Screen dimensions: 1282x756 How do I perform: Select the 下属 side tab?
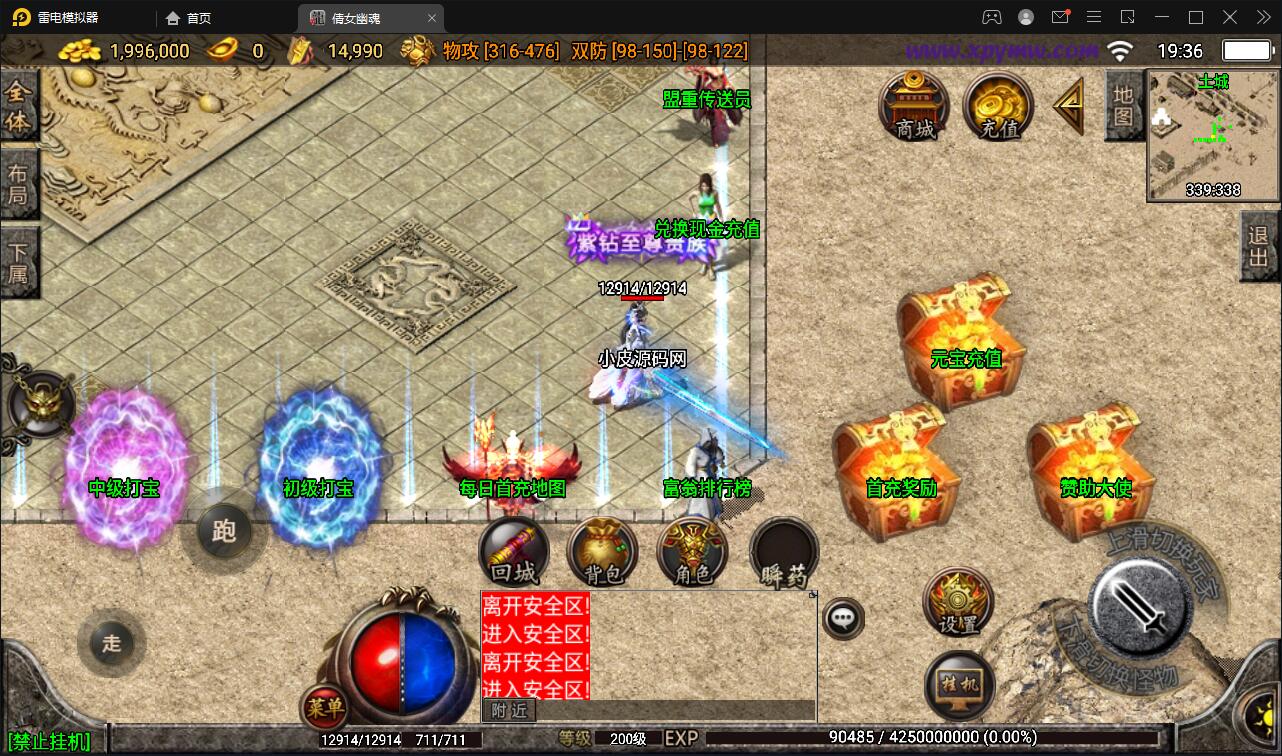[18, 261]
